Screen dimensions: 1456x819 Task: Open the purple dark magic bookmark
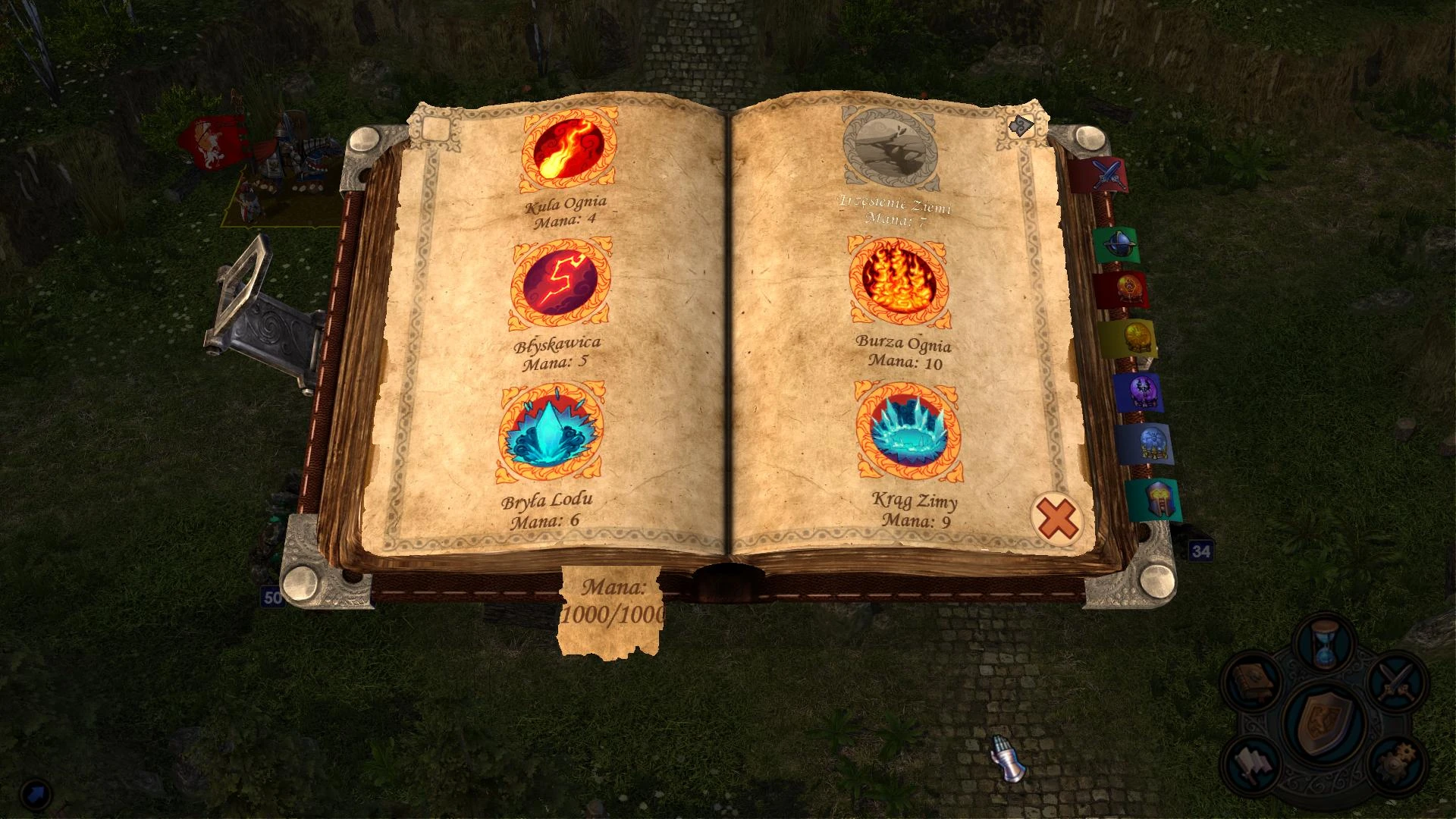[1144, 392]
